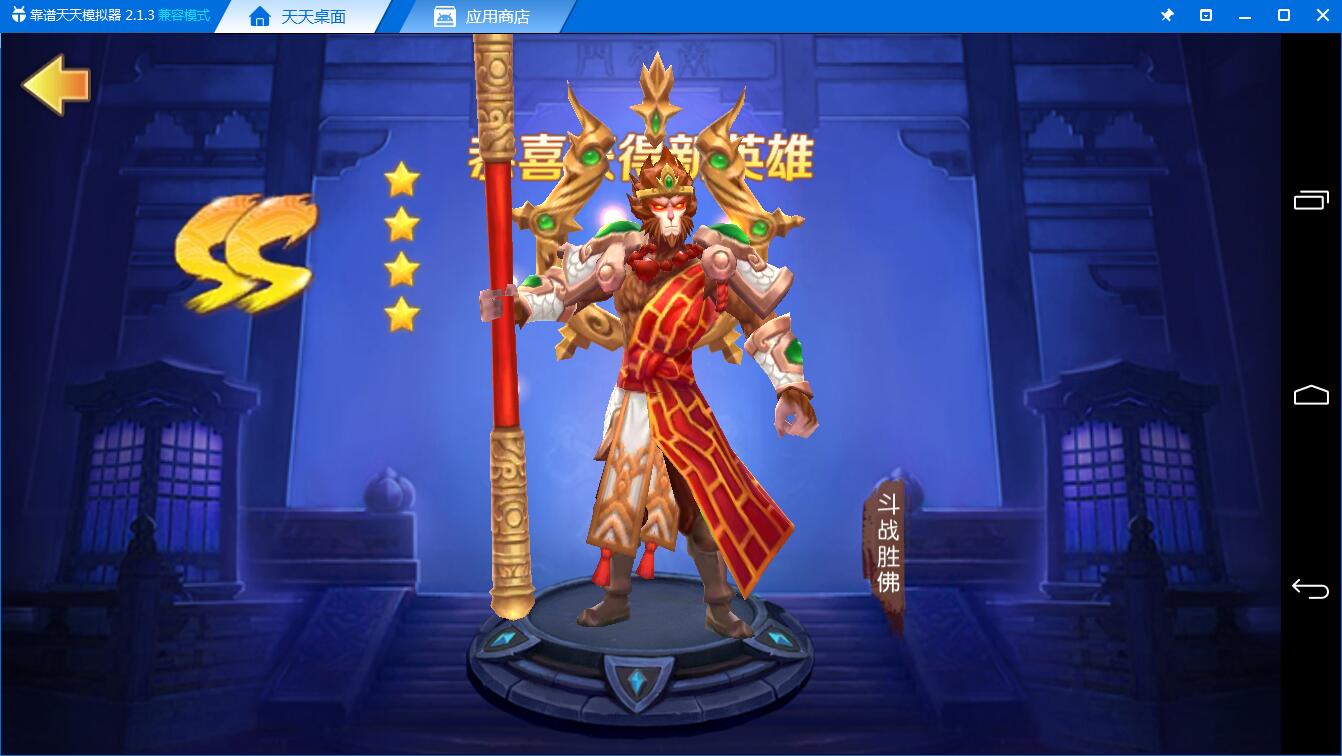Tap the Android recent apps button

point(1311,199)
